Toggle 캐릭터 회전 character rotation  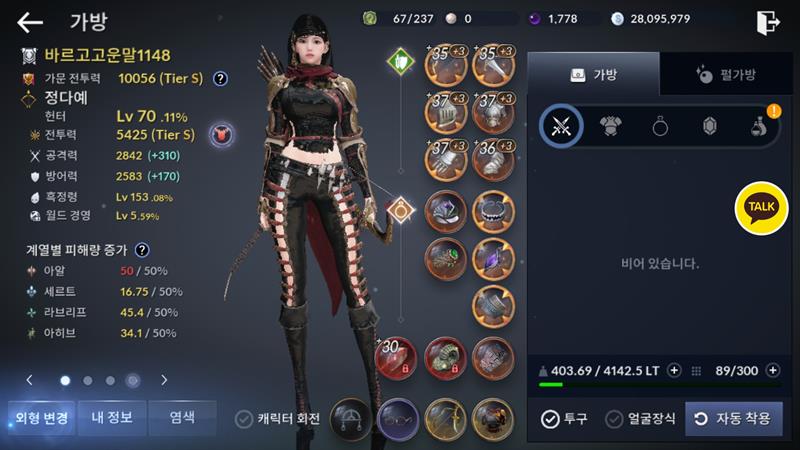pyautogui.click(x=277, y=419)
